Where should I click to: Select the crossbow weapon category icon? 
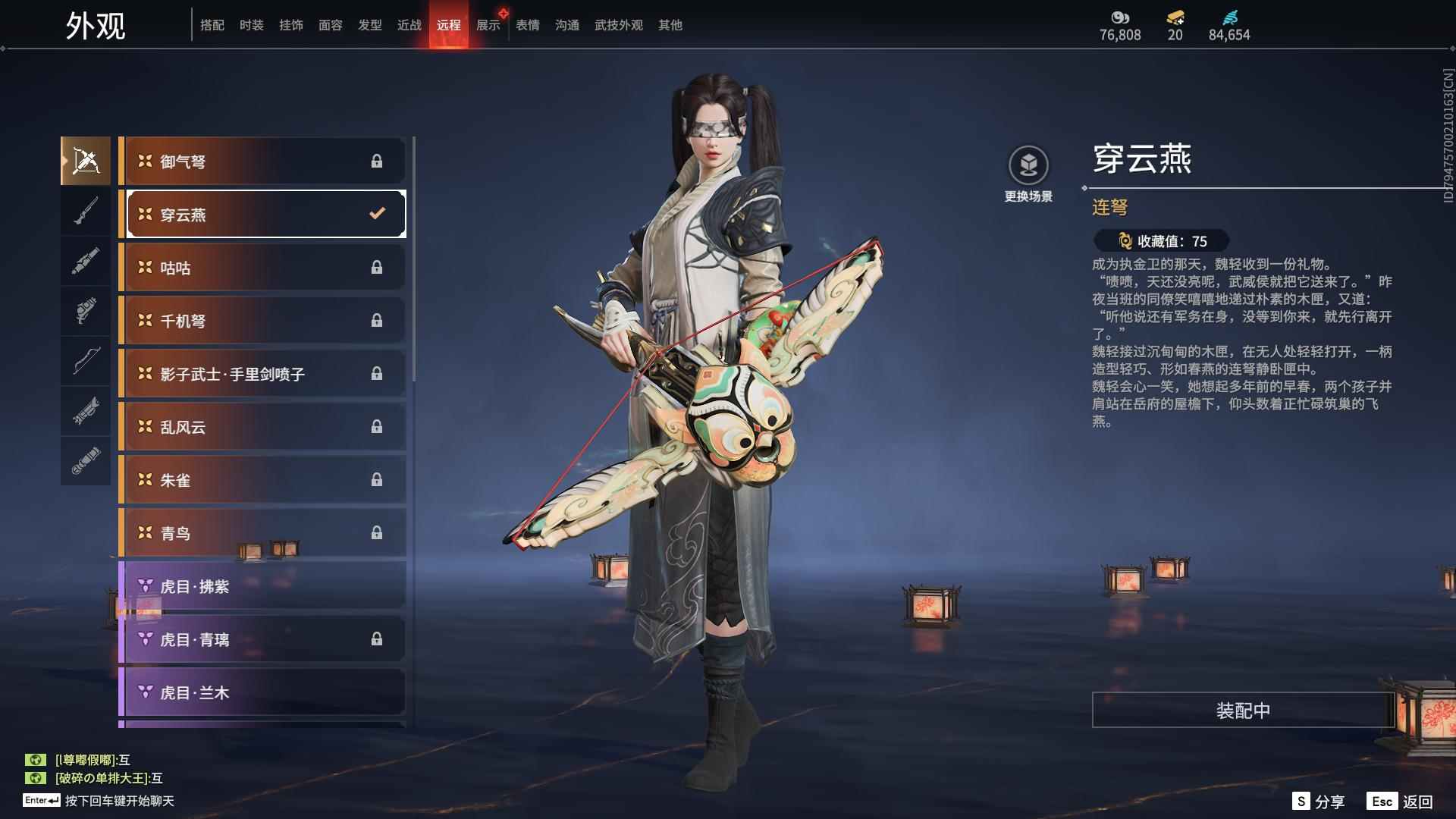tap(86, 413)
